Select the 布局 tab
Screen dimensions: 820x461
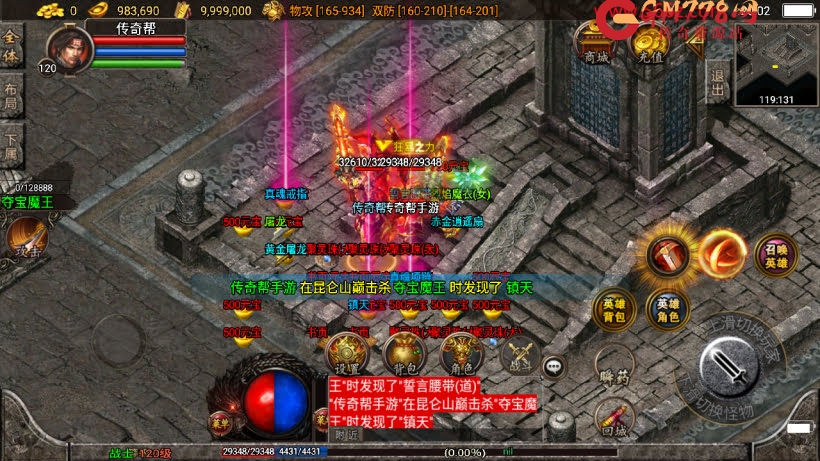coord(11,95)
